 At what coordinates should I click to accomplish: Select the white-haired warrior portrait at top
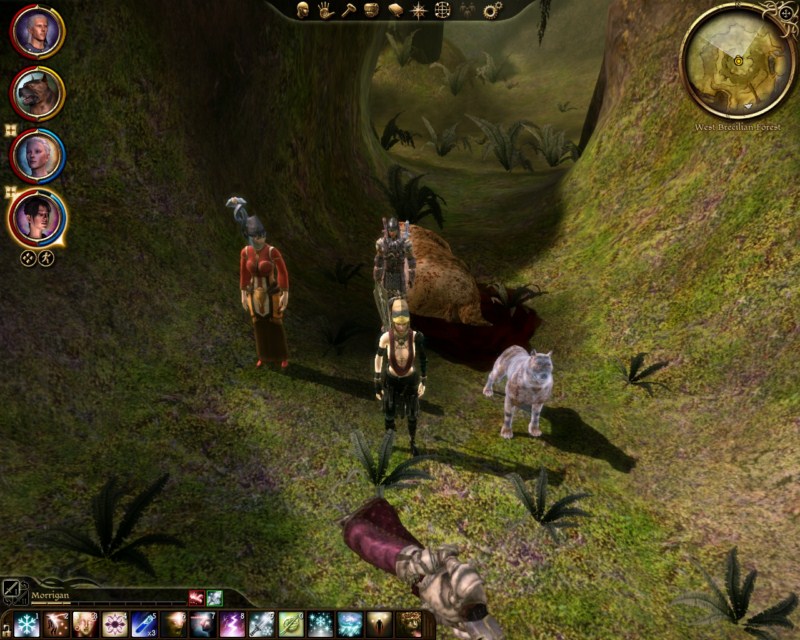pyautogui.click(x=38, y=31)
